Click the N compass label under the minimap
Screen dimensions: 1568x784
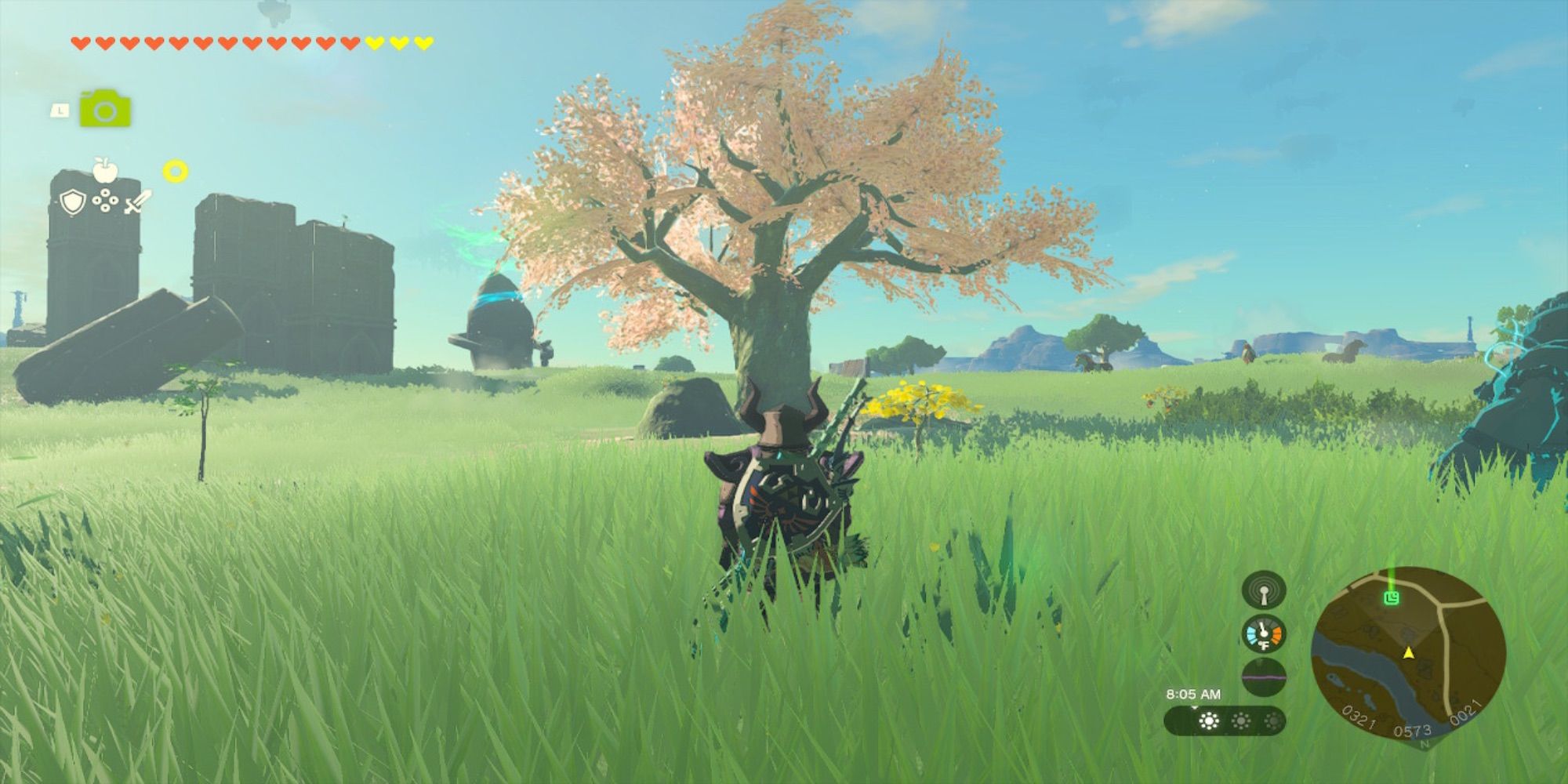pos(1425,743)
